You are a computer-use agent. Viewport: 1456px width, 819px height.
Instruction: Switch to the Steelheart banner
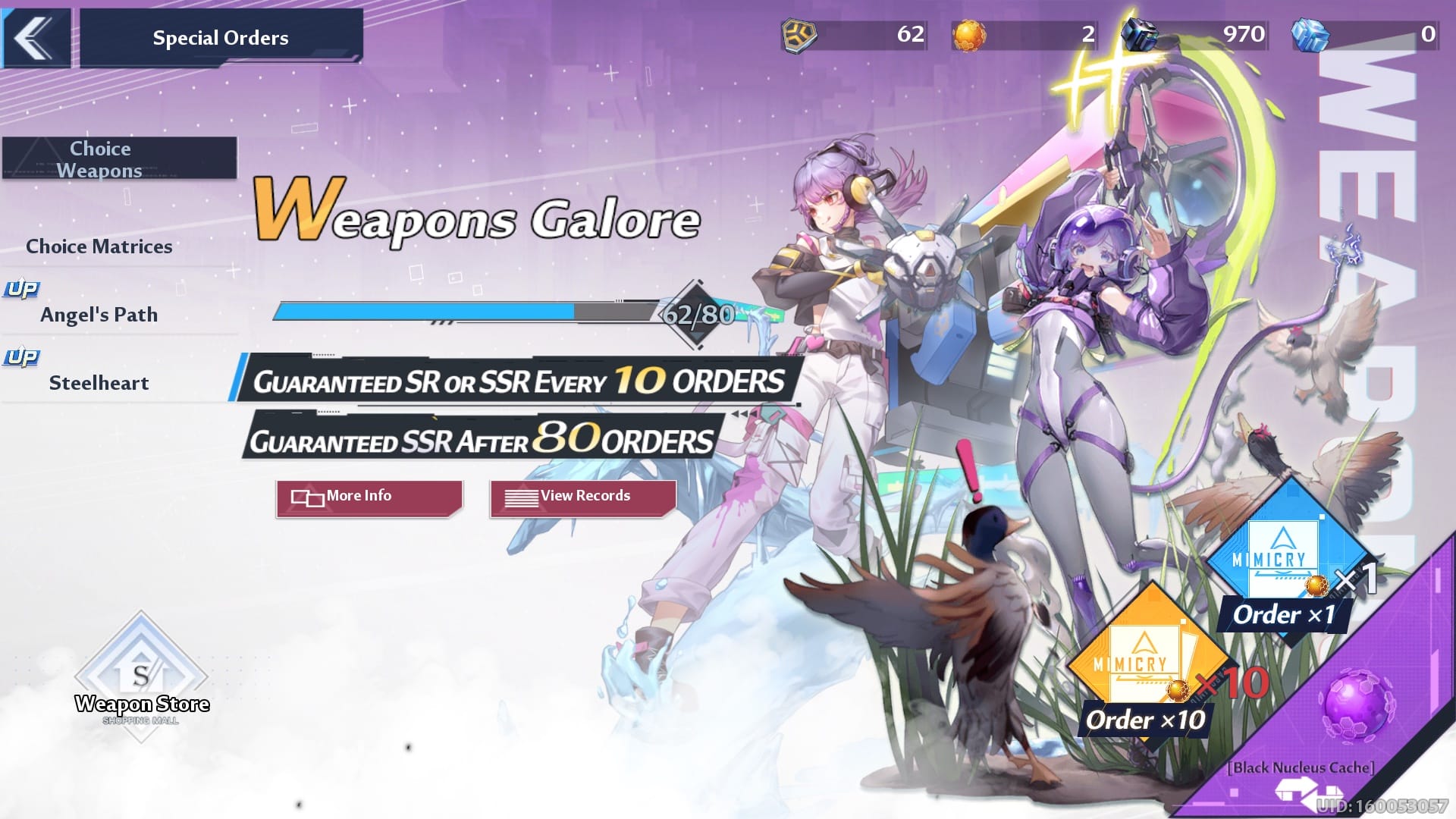coord(99,382)
